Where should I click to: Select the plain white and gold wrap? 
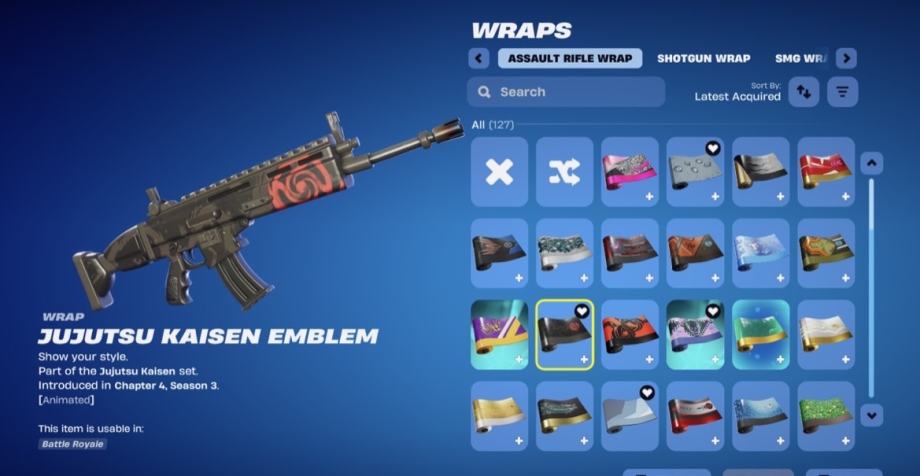coord(825,335)
